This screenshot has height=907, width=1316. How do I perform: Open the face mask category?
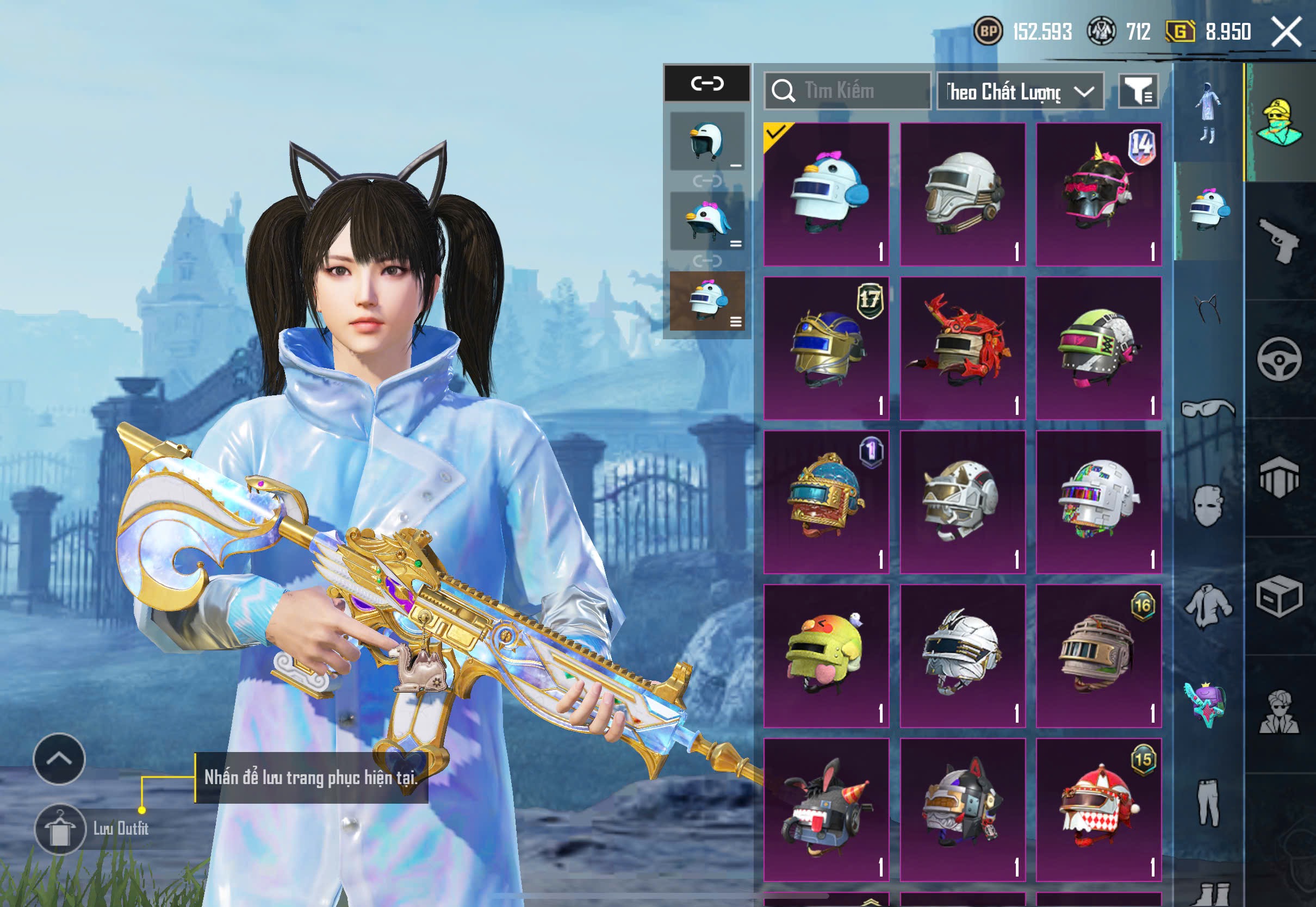click(1207, 506)
